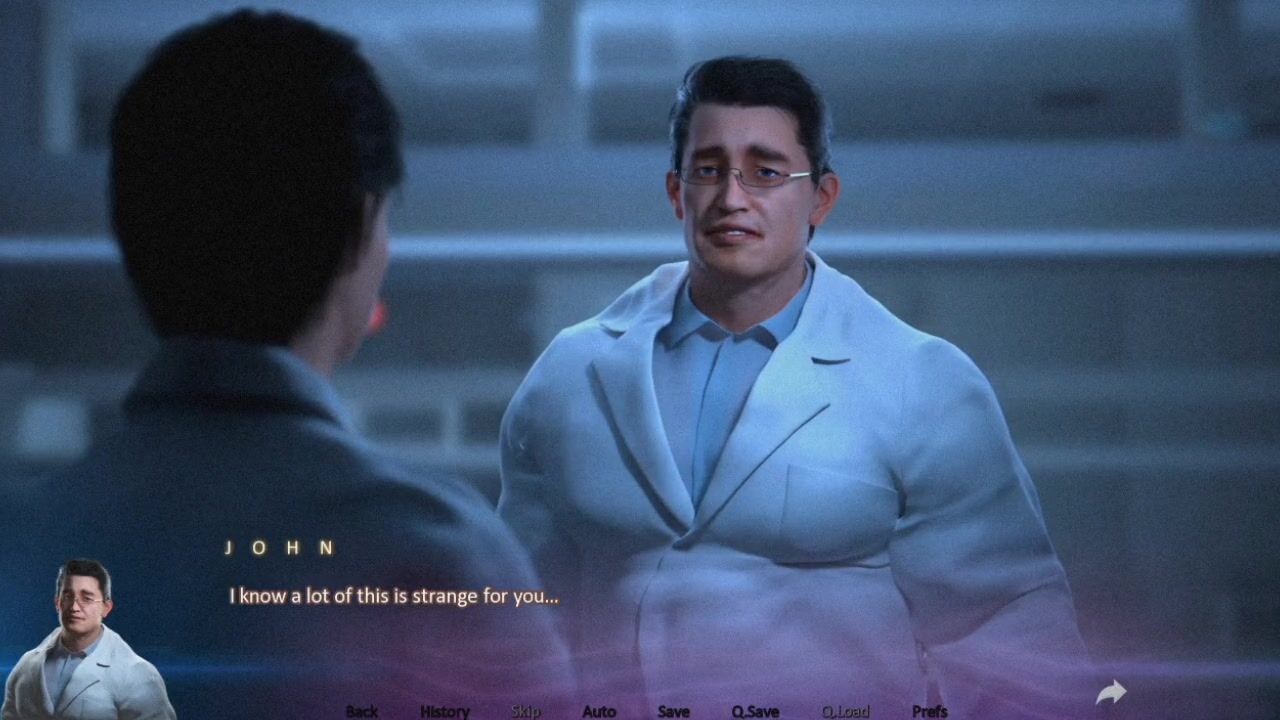Viewport: 1280px width, 720px height.
Task: Quick save with Q.Save
Action: 755,711
